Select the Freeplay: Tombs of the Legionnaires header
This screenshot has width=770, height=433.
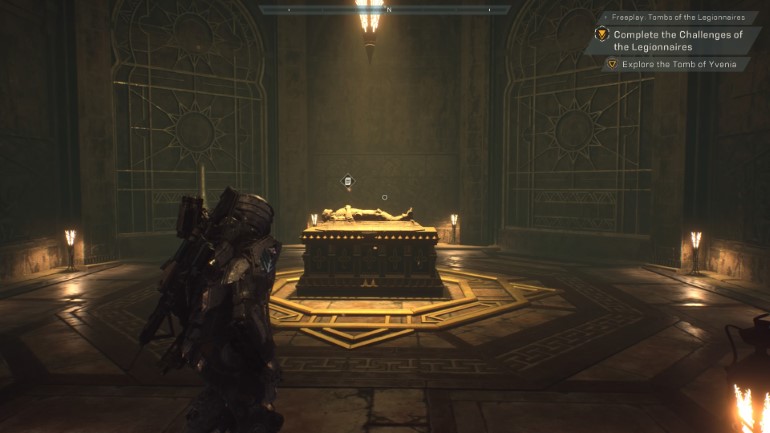679,18
